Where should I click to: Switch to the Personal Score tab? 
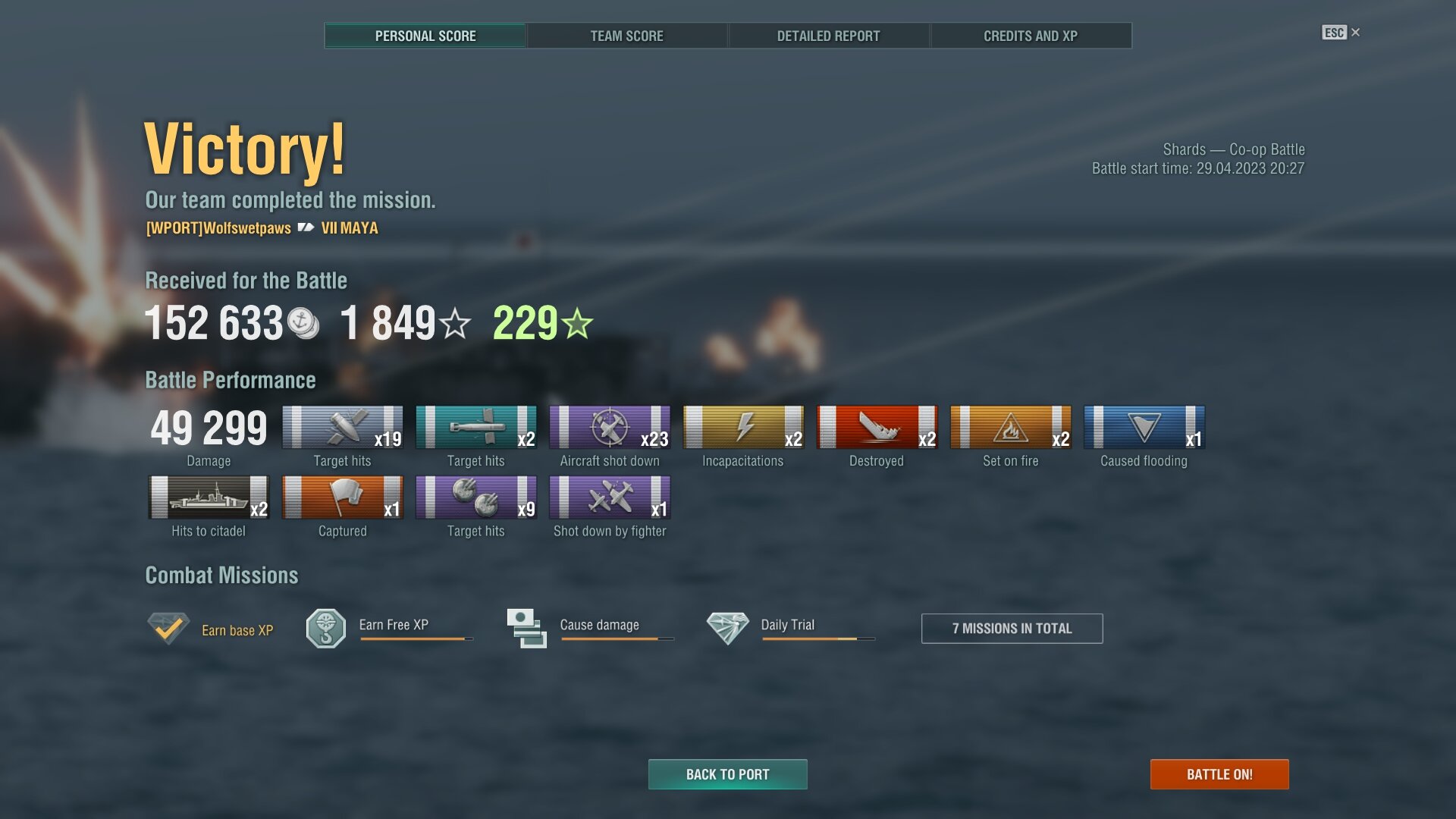click(425, 36)
